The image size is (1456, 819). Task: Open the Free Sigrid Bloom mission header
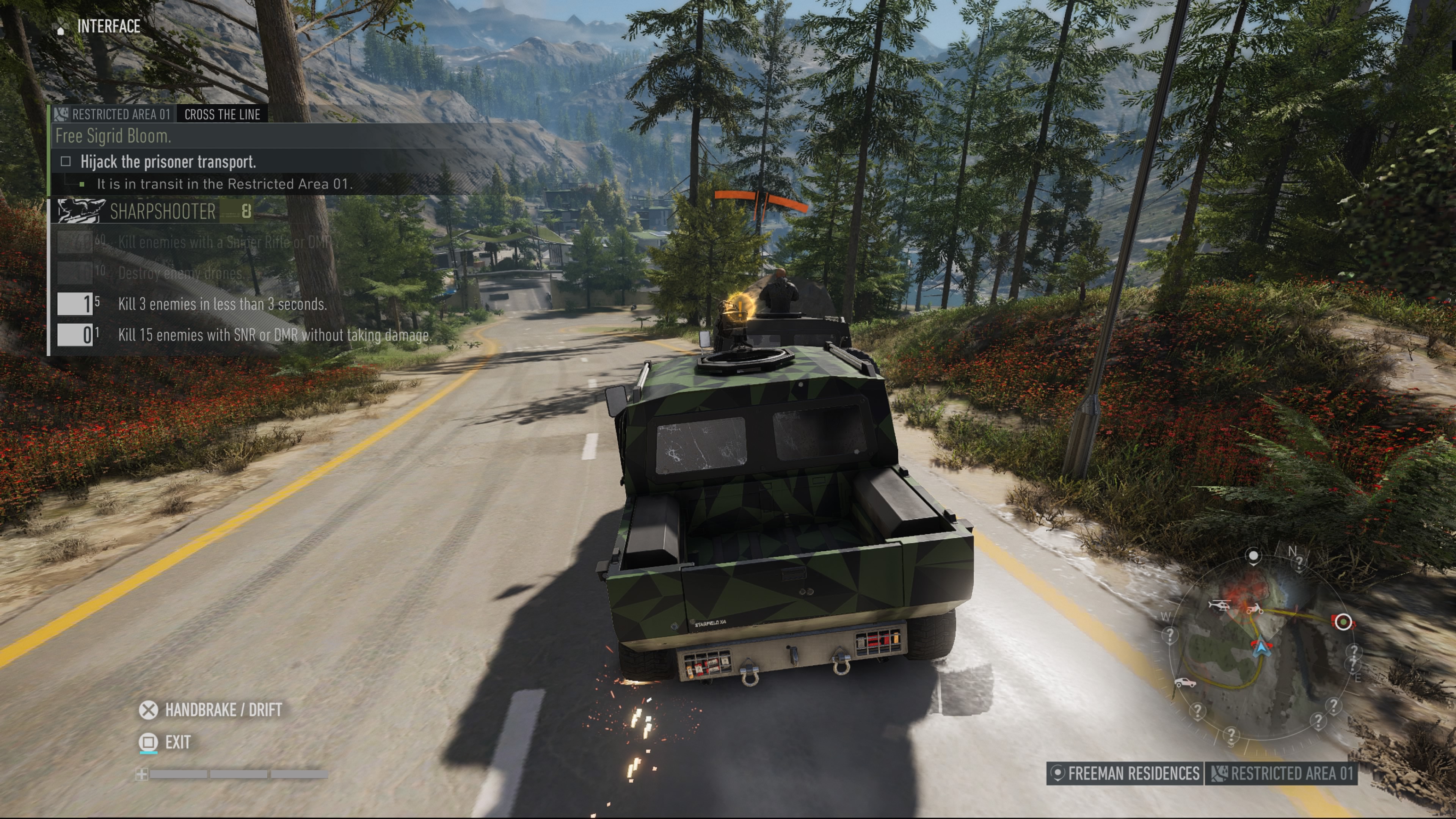pos(113,136)
